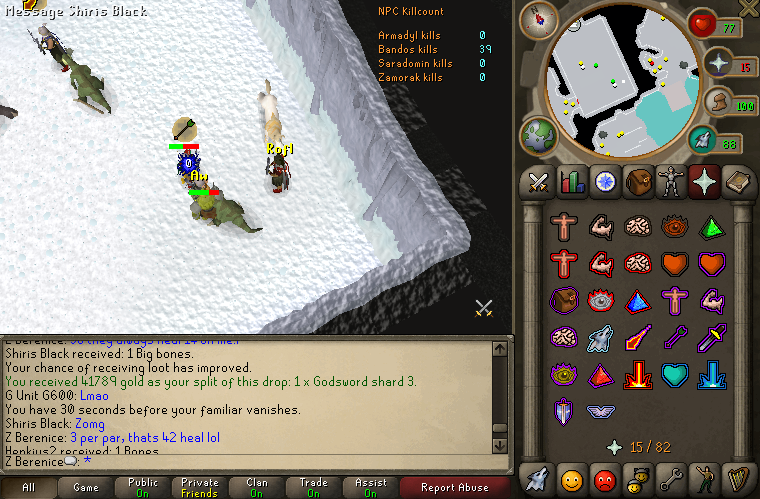Open the Trade chat filter

pyautogui.click(x=314, y=488)
